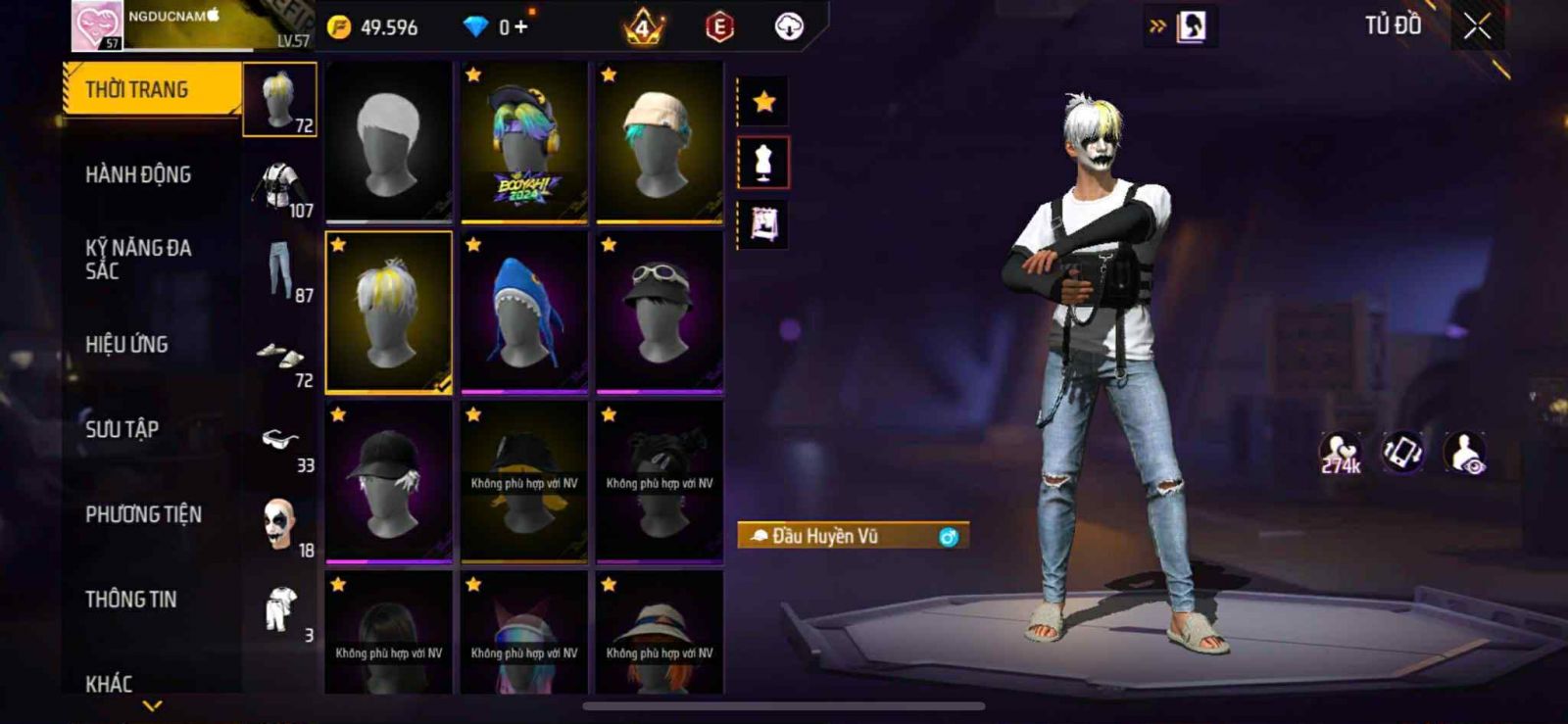The width and height of the screenshot is (1568, 724).
Task: Switch to the Hành Động category
Action: 138,175
